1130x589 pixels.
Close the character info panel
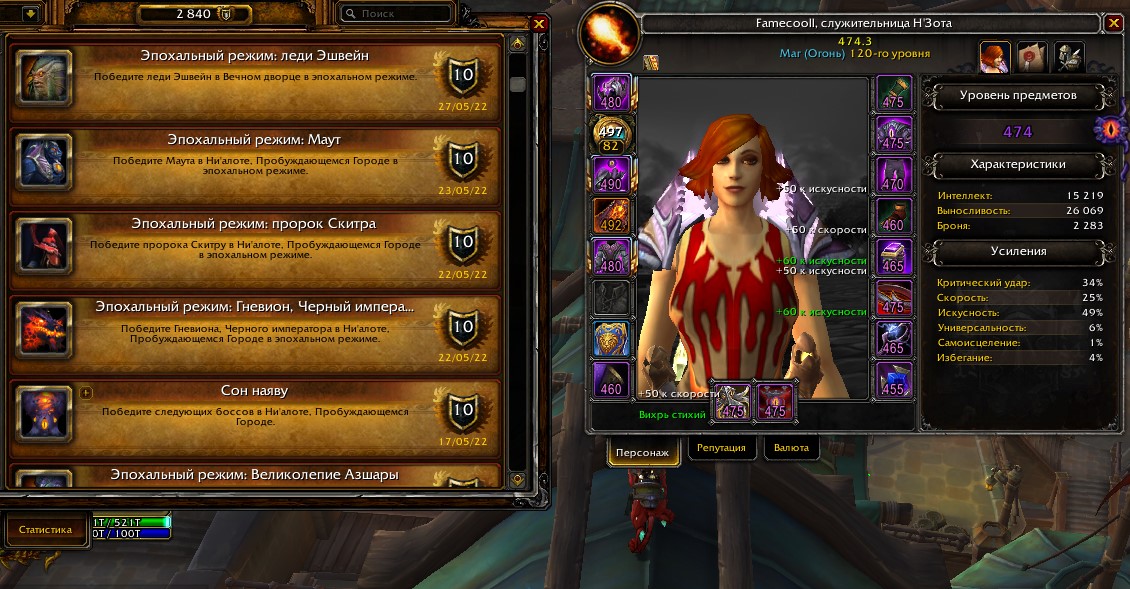[1114, 23]
